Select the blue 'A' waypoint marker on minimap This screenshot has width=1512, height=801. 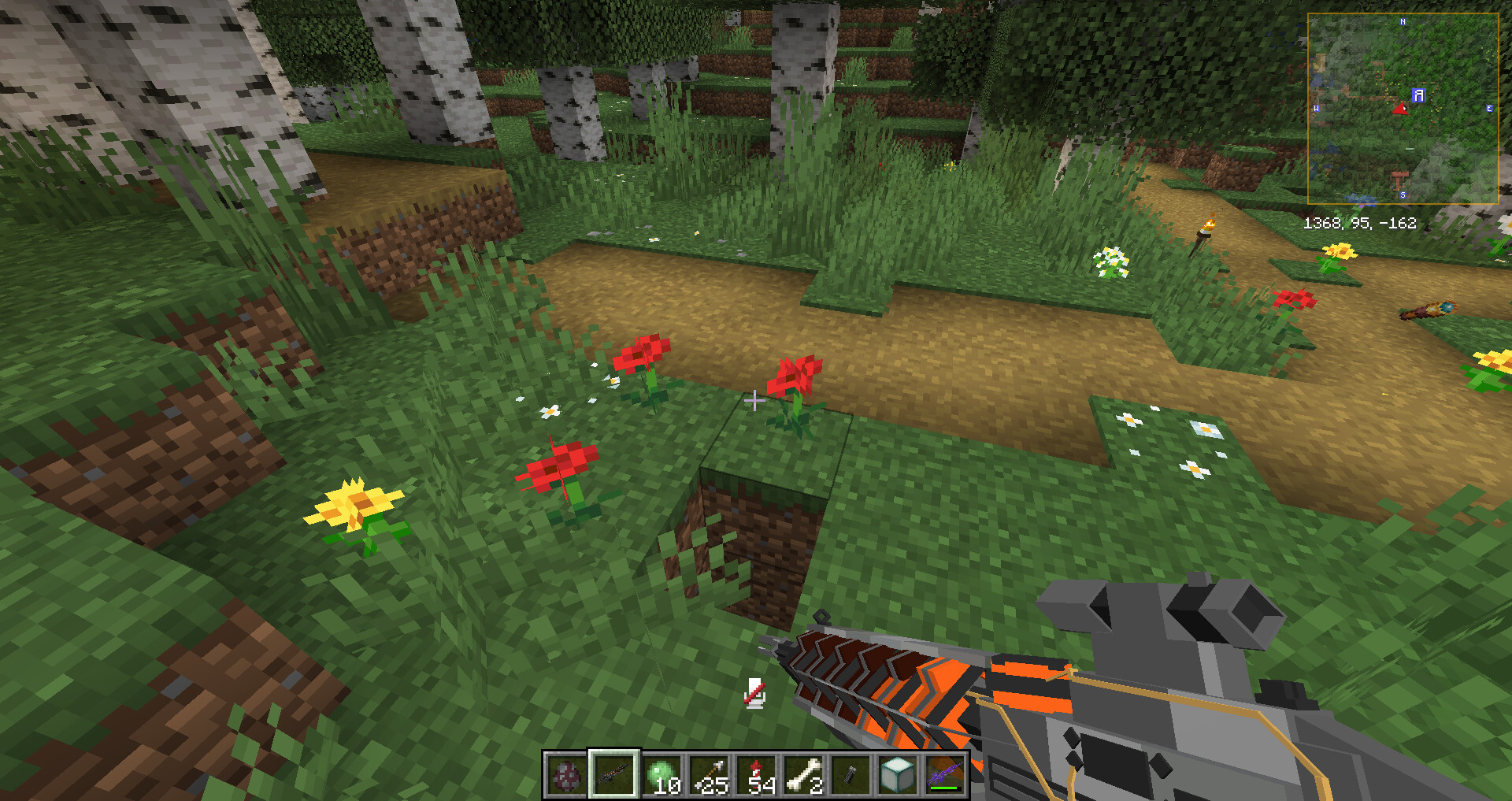(1419, 95)
